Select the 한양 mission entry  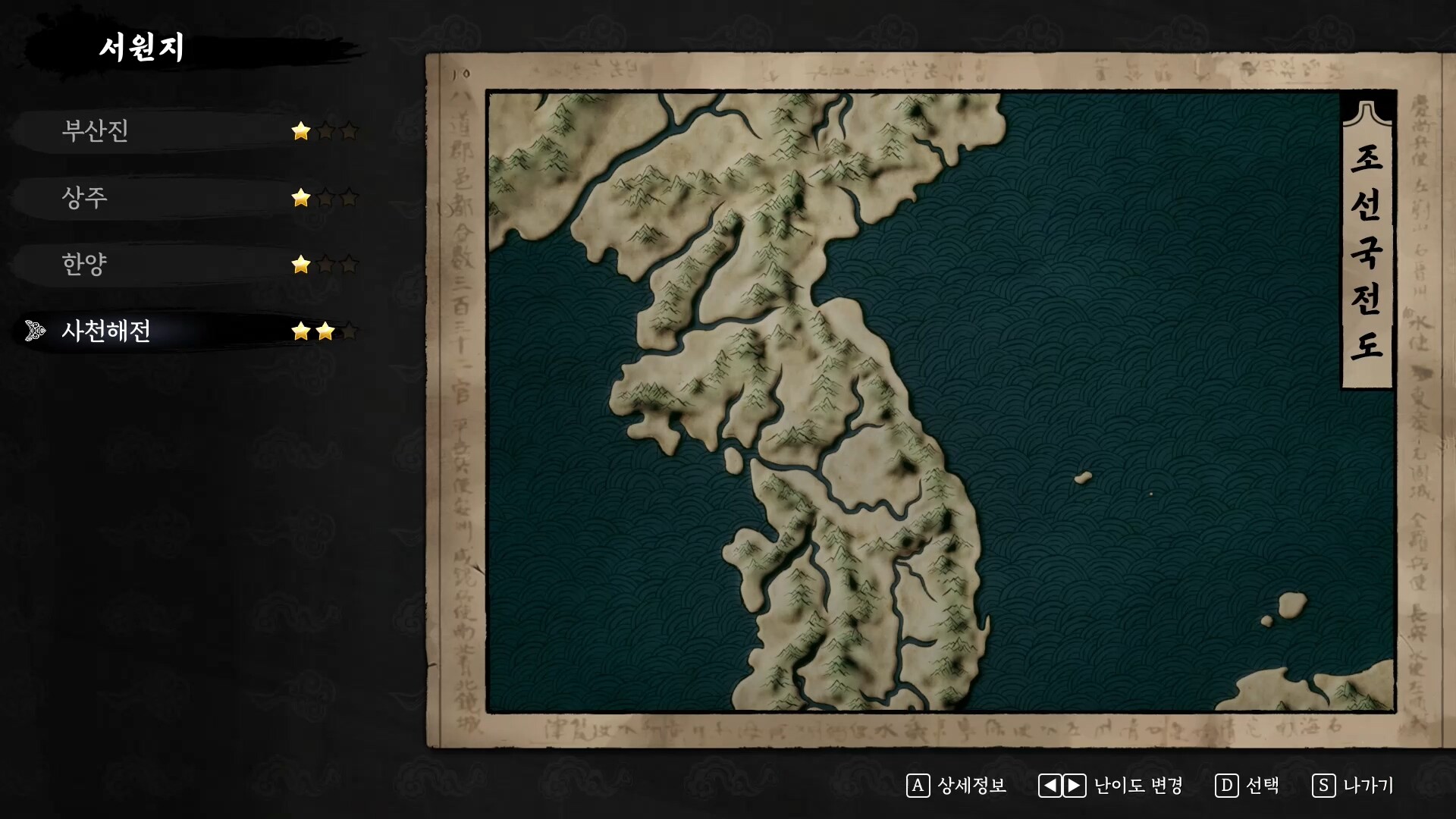point(83,263)
